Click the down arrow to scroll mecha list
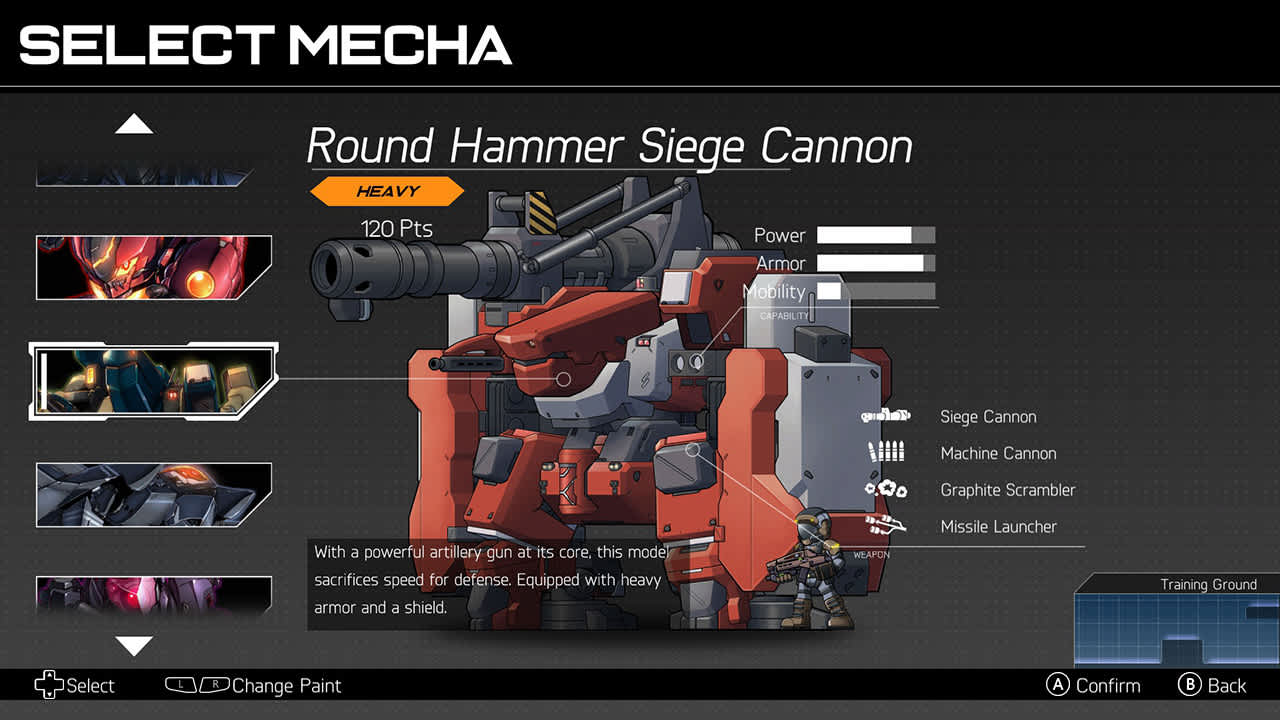 (x=134, y=647)
